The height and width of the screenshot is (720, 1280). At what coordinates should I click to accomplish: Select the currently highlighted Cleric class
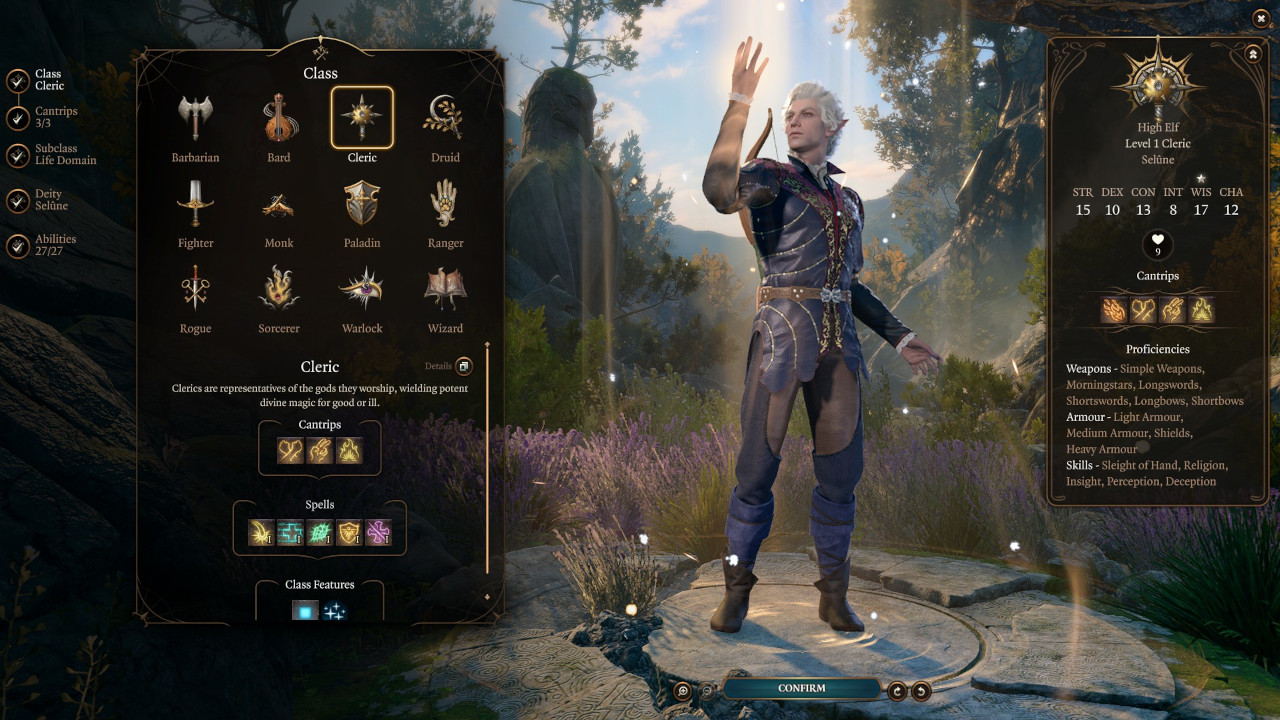362,117
